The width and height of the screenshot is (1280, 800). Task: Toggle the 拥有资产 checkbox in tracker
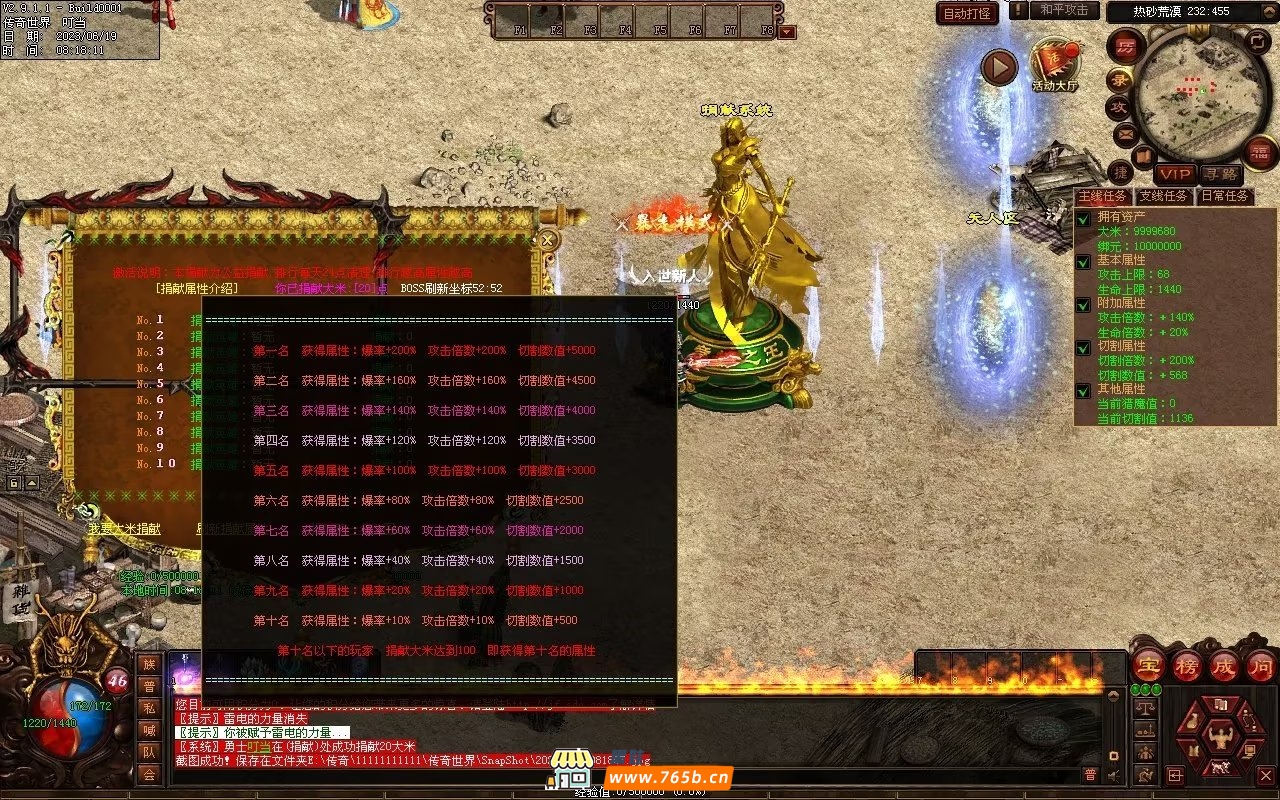coord(1083,218)
